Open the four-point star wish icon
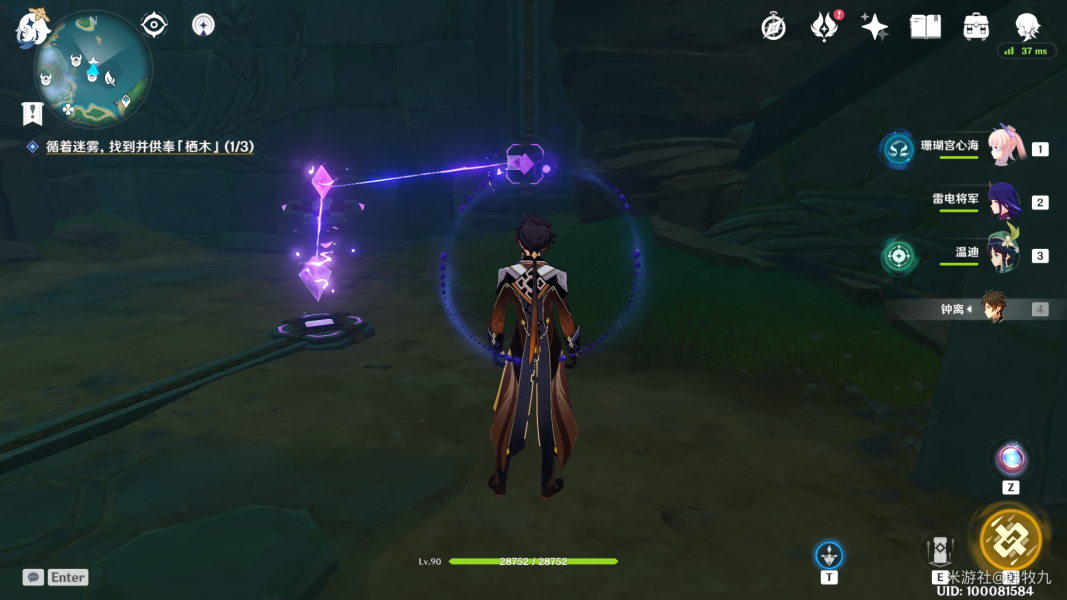1067x600 pixels. (874, 27)
